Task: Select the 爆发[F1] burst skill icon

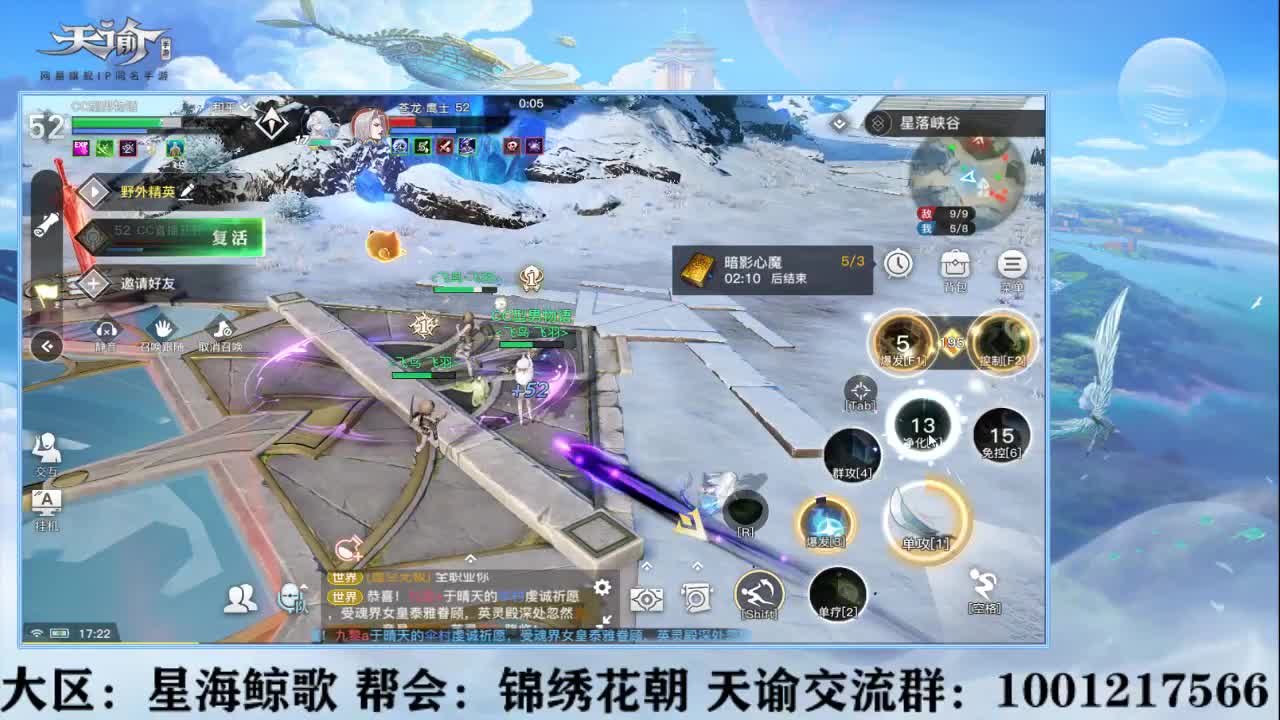Action: [x=902, y=341]
